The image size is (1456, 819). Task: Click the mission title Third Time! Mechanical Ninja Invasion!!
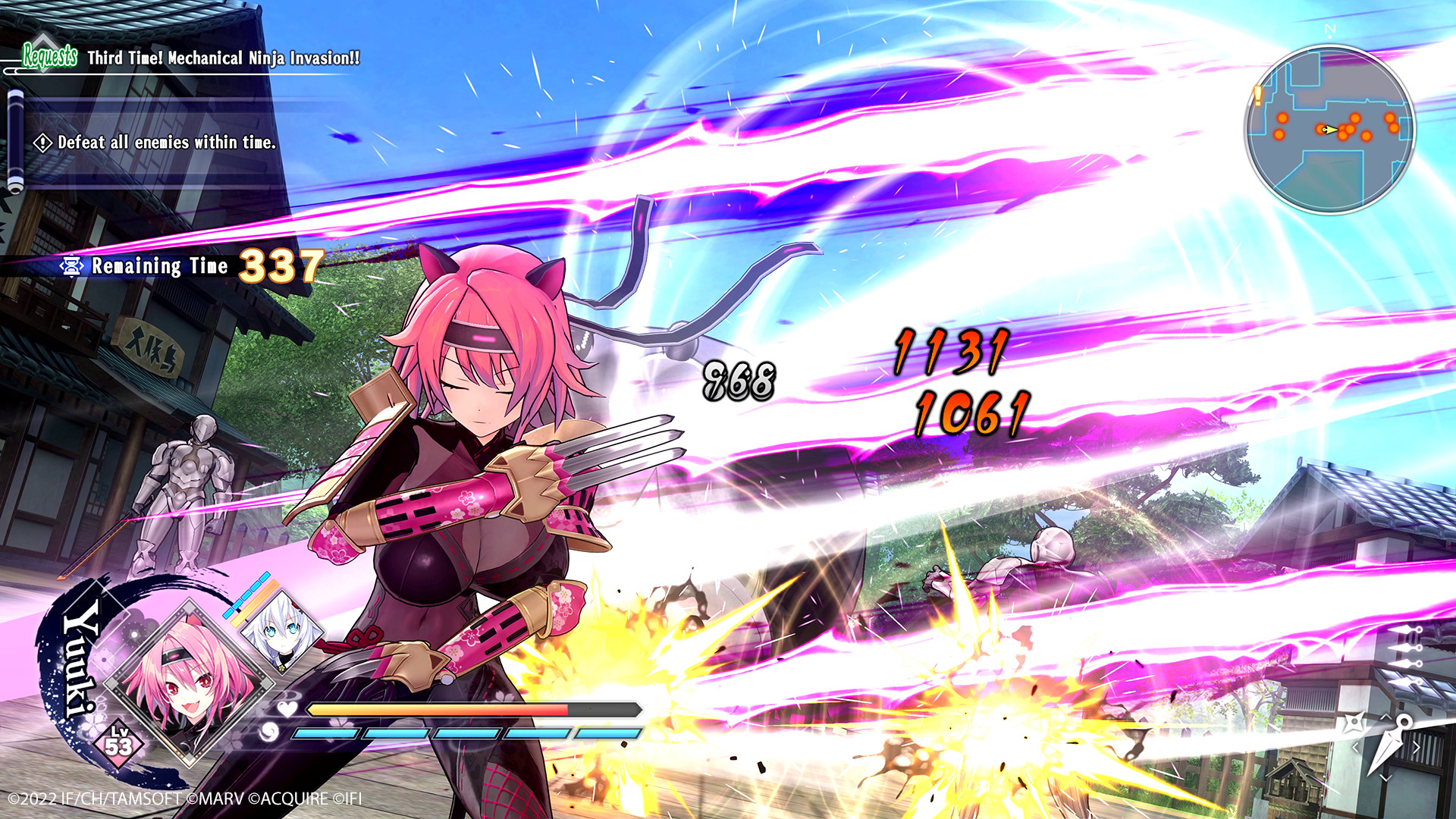pyautogui.click(x=225, y=55)
